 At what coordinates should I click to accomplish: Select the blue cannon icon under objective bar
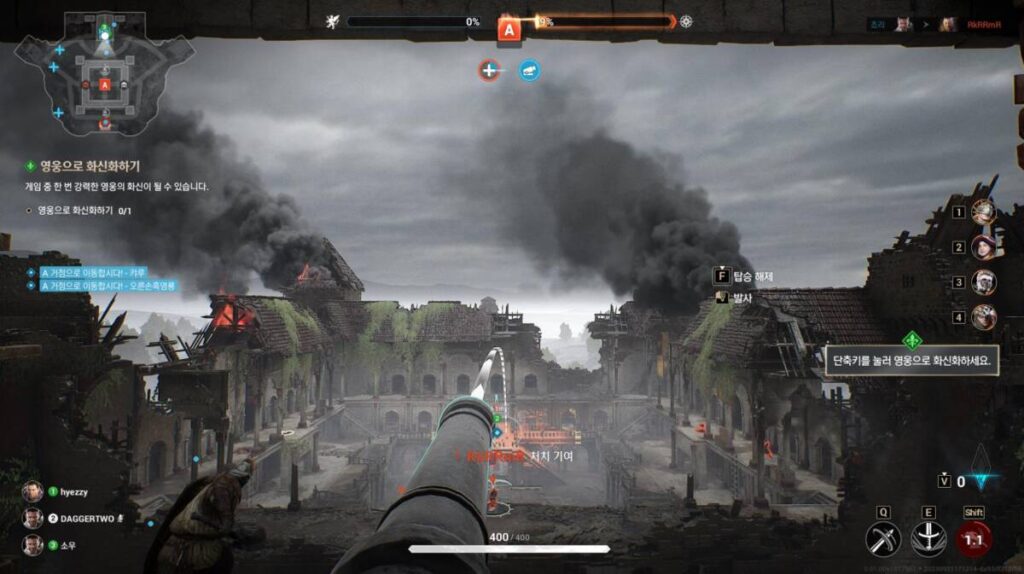click(x=529, y=70)
